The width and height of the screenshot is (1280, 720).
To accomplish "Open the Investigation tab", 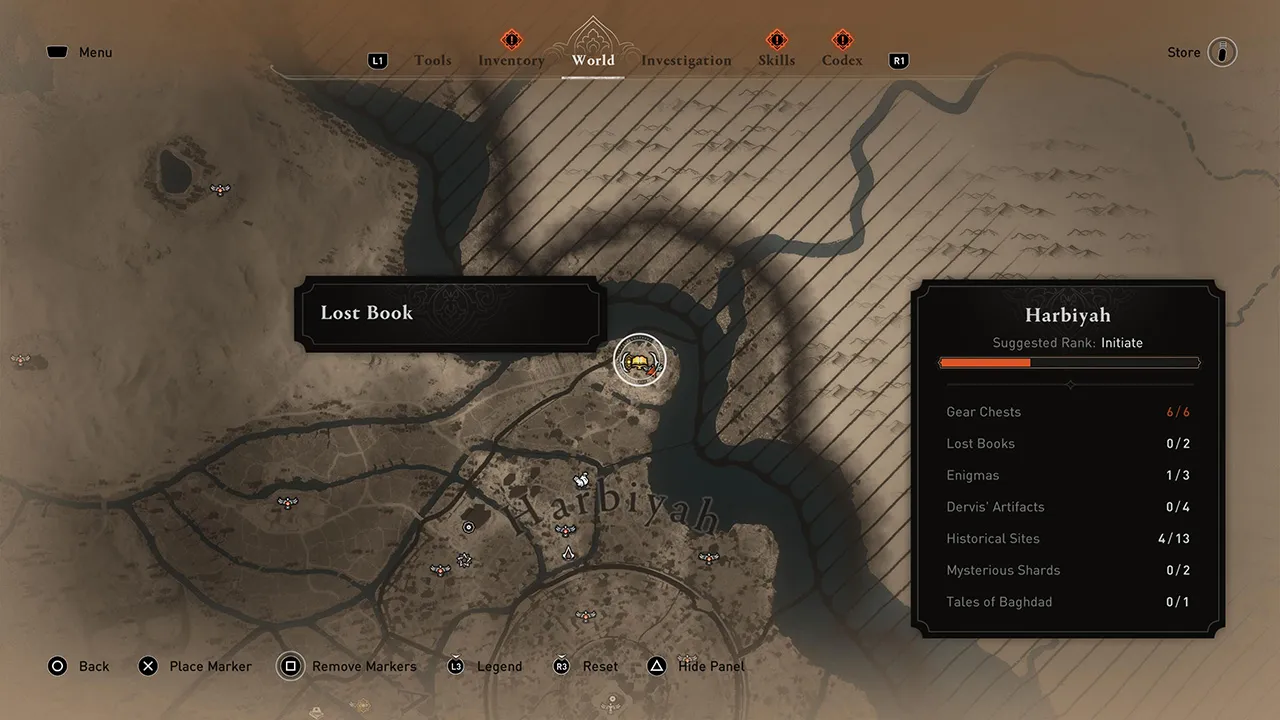I will tap(686, 60).
